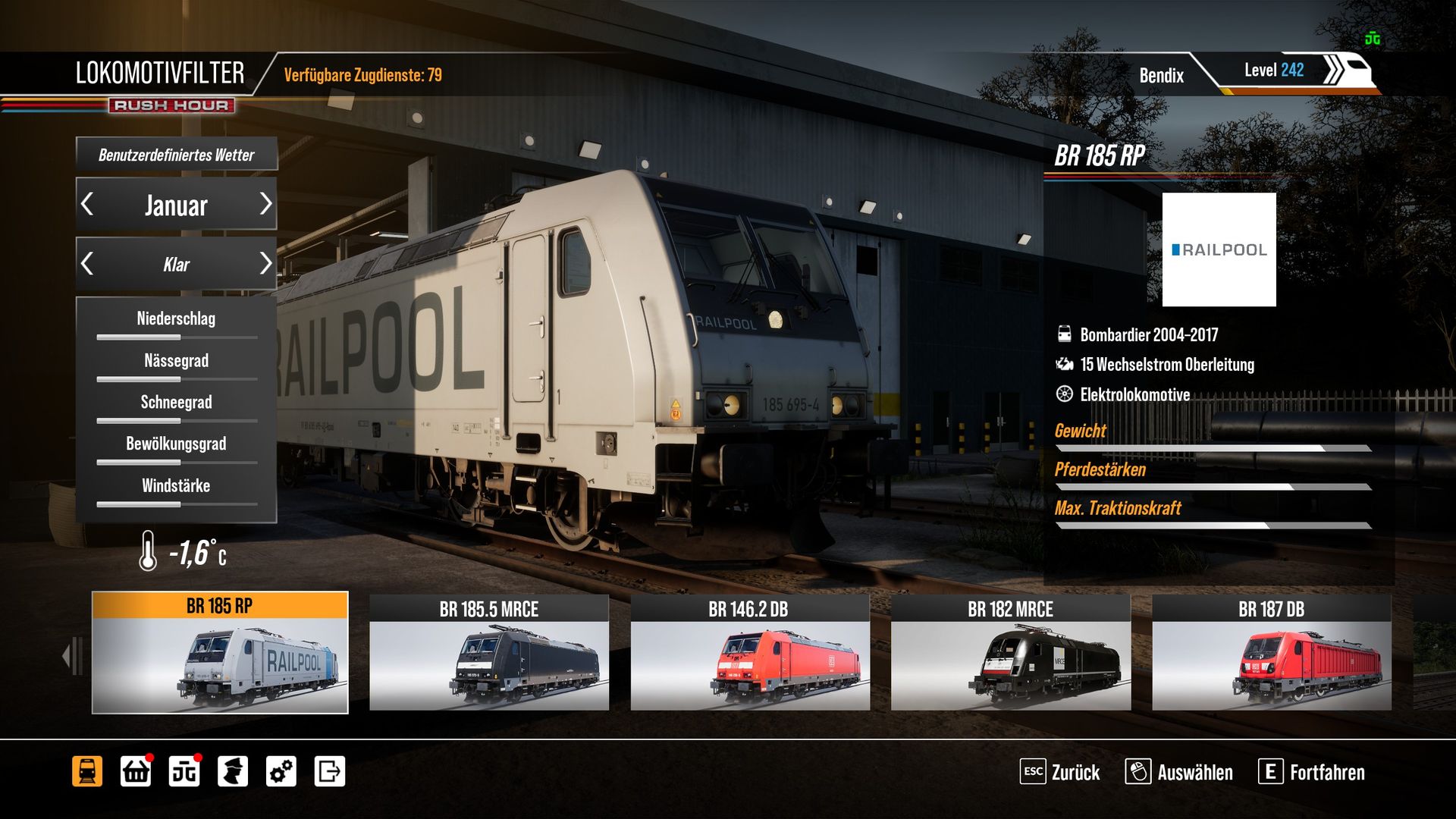
Task: Adjust the Nässegrad slider
Action: pyautogui.click(x=177, y=378)
